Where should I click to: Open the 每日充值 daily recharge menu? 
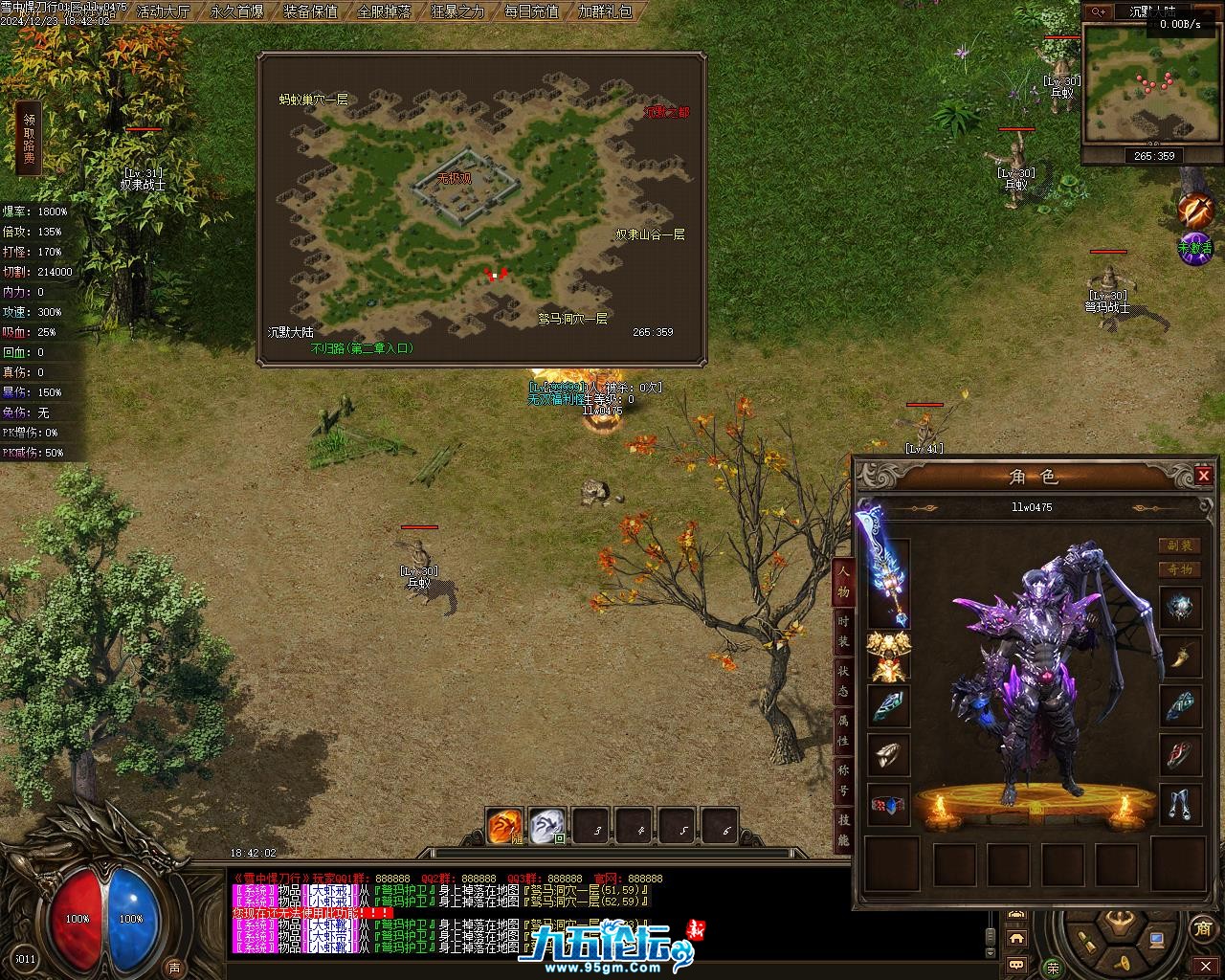click(x=531, y=12)
